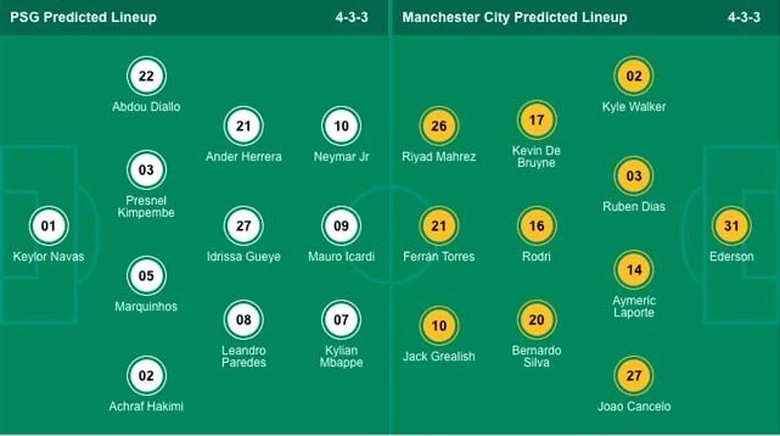Image resolution: width=780 pixels, height=436 pixels.
Task: Select Ederson's goalkeeper token
Action: coord(731,226)
